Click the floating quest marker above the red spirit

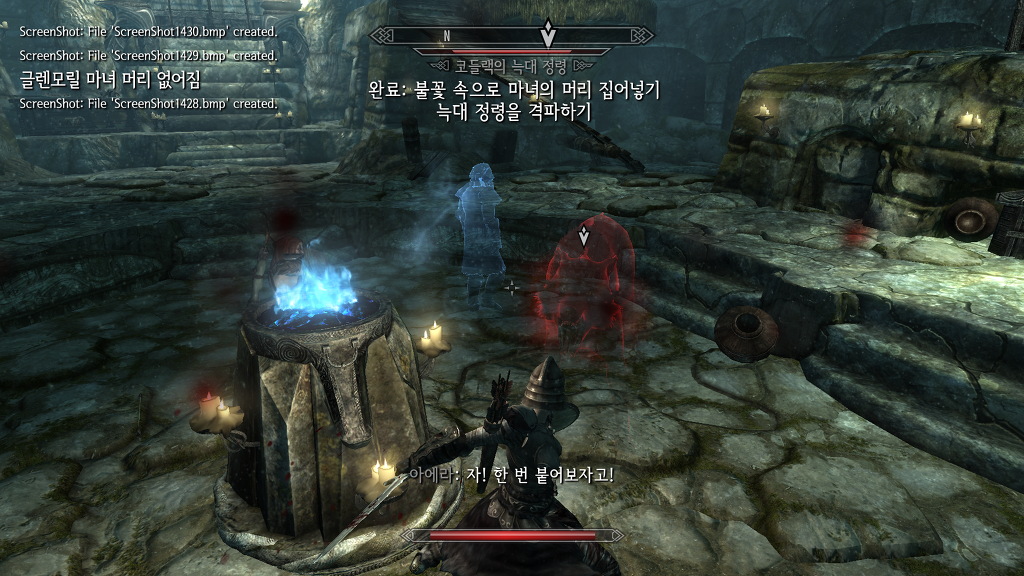[585, 237]
